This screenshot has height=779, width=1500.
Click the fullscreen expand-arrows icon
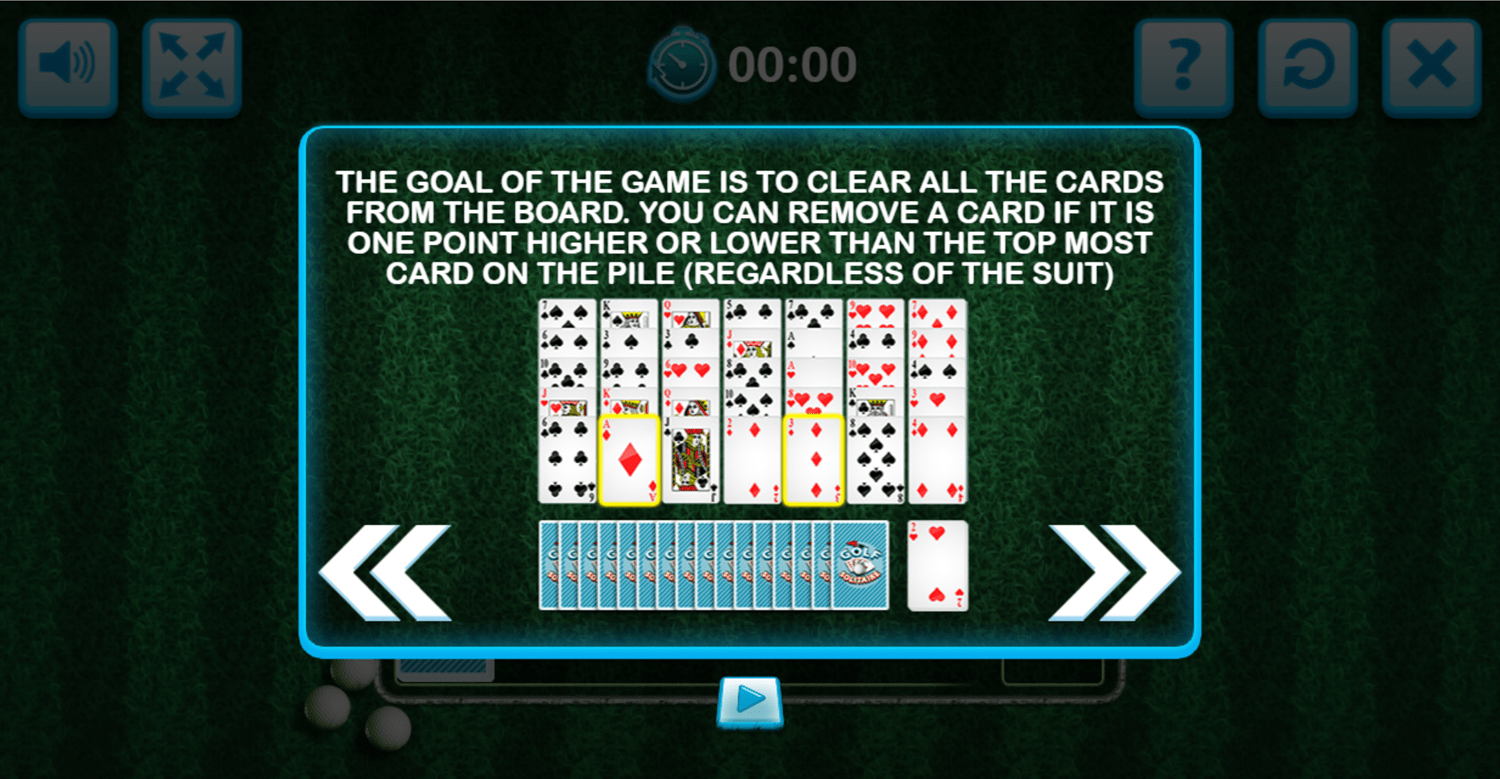(x=191, y=64)
